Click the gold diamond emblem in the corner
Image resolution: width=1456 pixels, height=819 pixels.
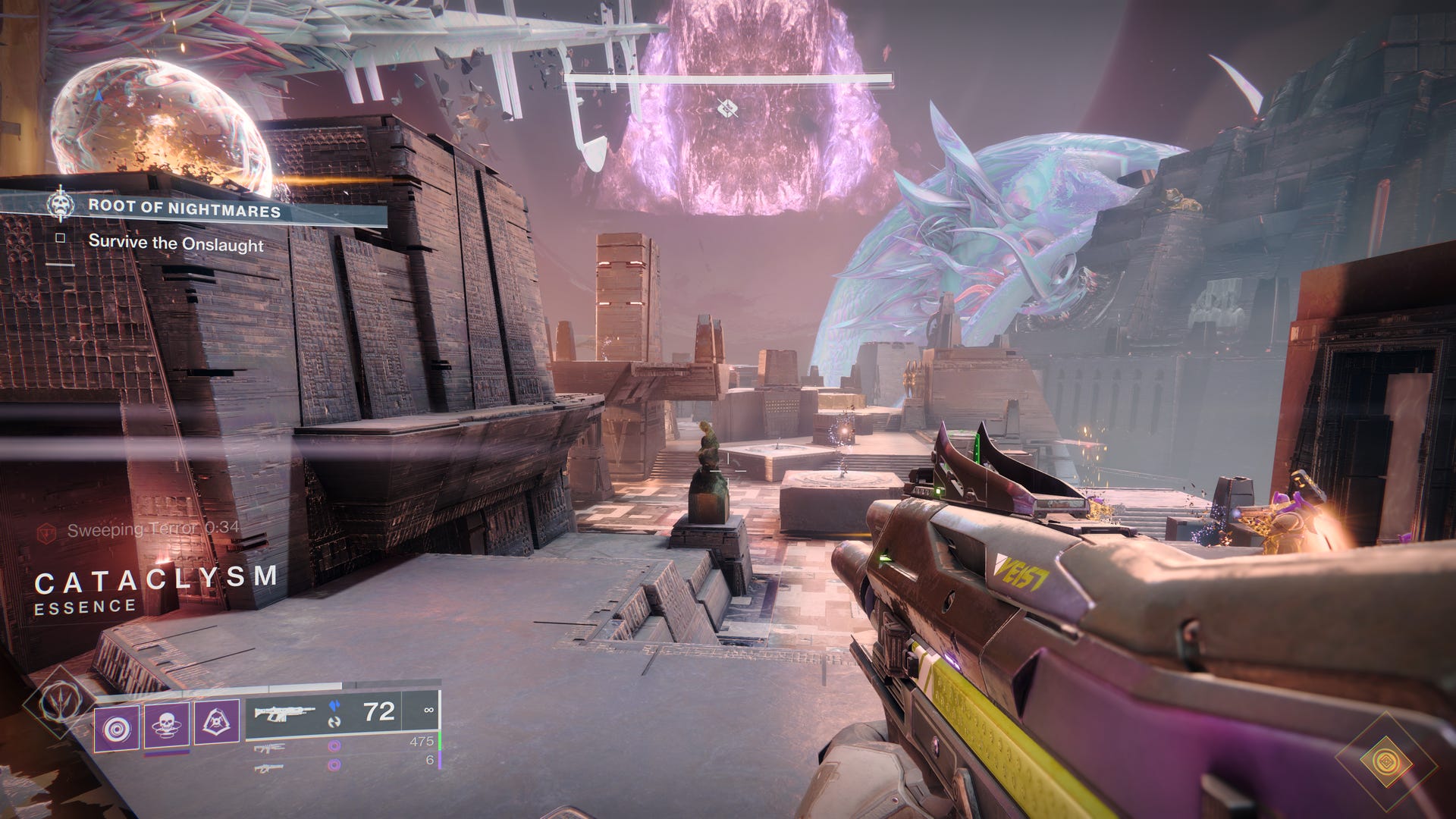click(x=1385, y=763)
